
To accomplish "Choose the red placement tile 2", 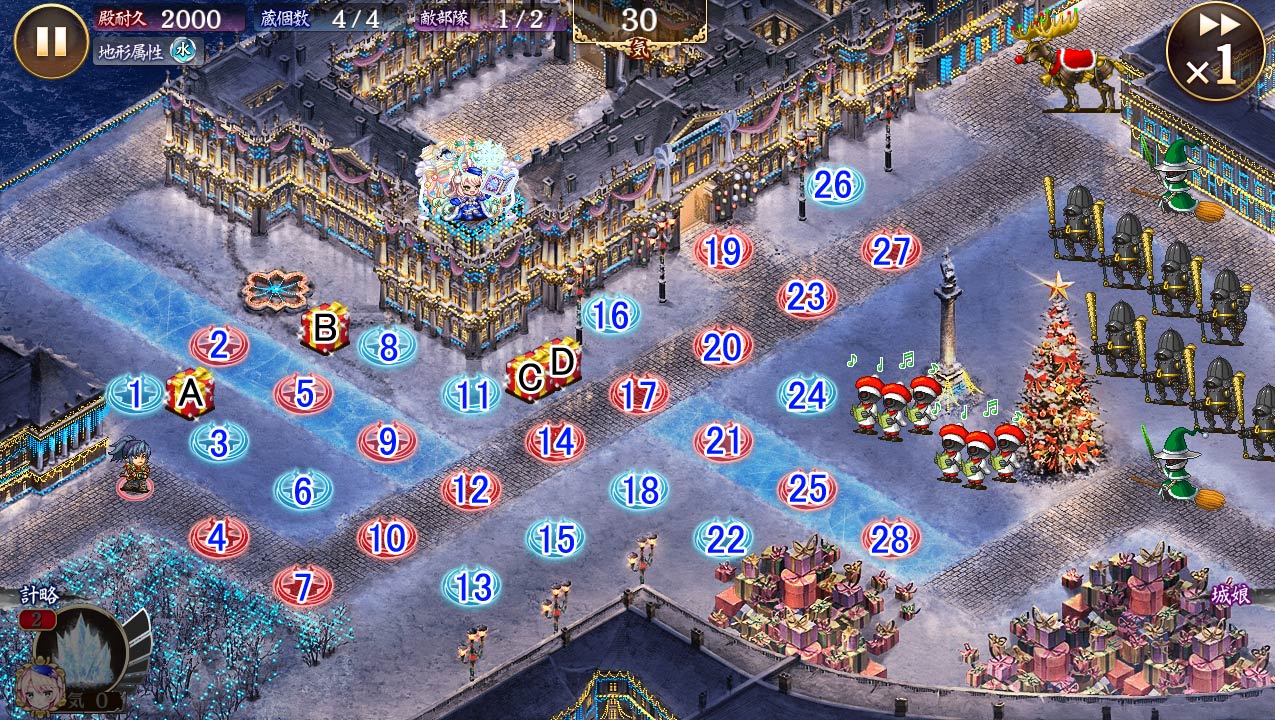I will pyautogui.click(x=219, y=346).
